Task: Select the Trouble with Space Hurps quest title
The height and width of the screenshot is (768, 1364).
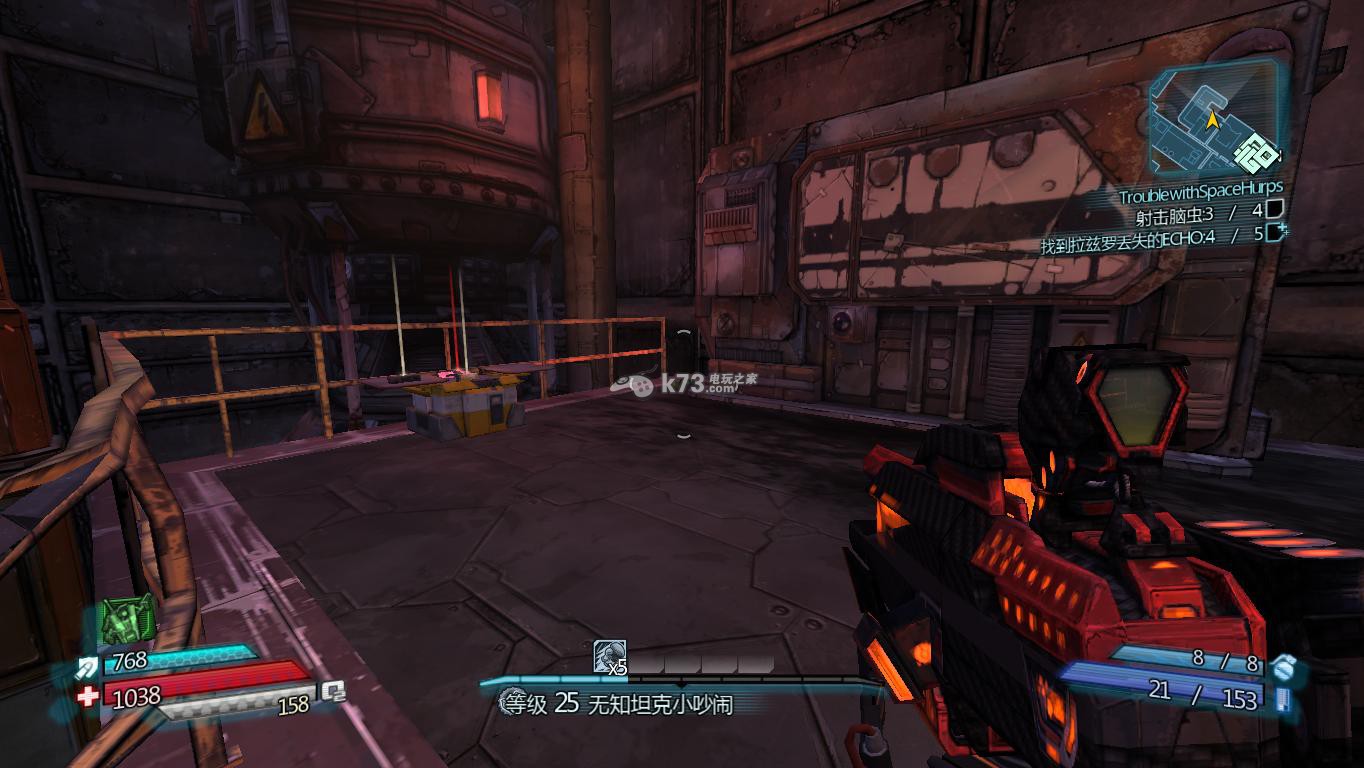Action: 1200,188
